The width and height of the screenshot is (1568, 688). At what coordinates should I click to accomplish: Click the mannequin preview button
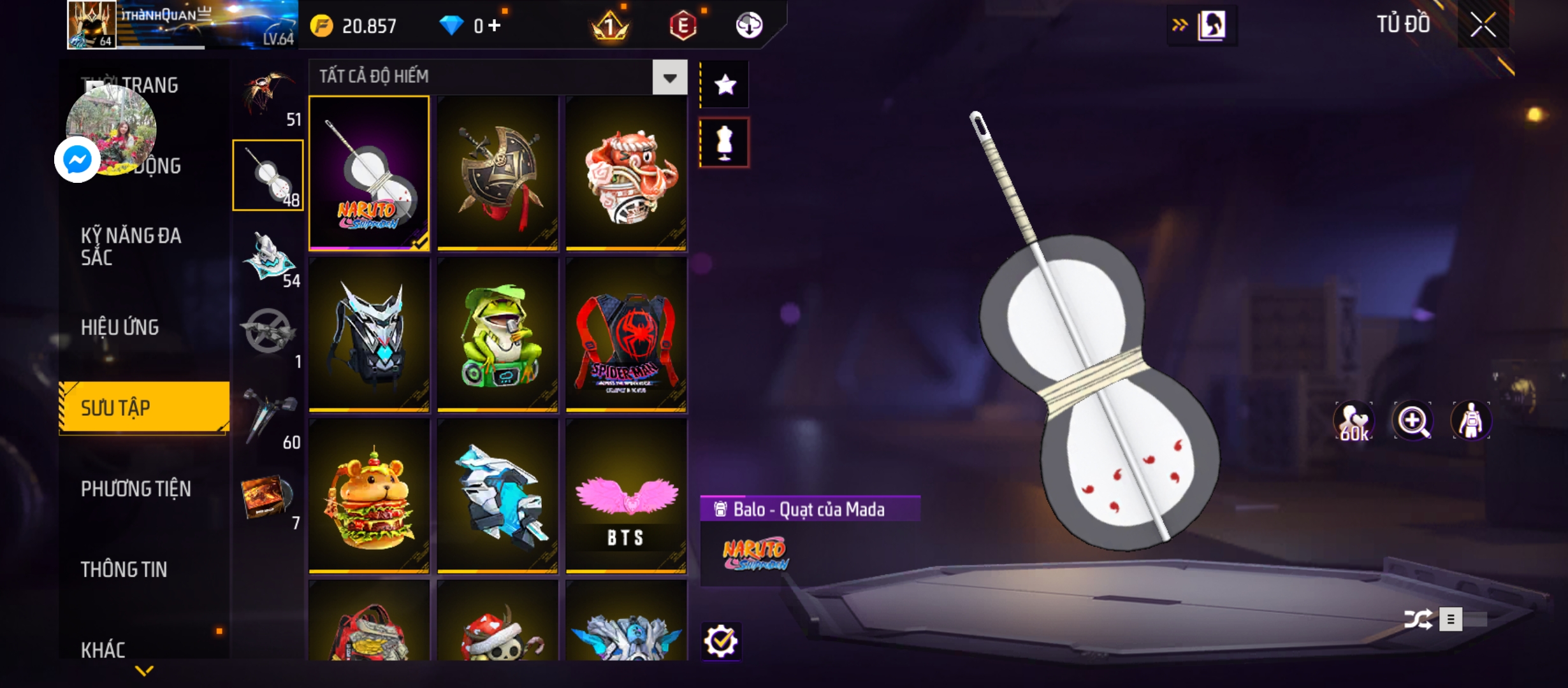725,143
